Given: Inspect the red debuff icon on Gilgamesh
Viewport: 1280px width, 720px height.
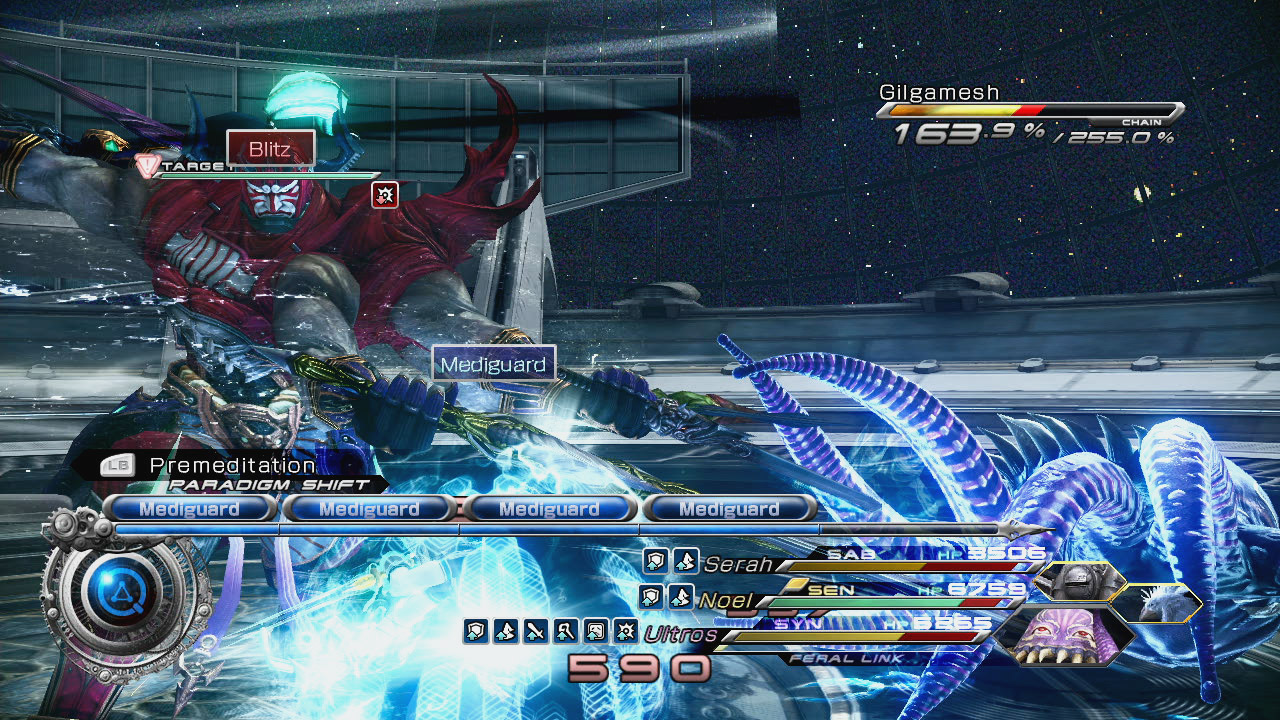Looking at the screenshot, I should tap(385, 195).
